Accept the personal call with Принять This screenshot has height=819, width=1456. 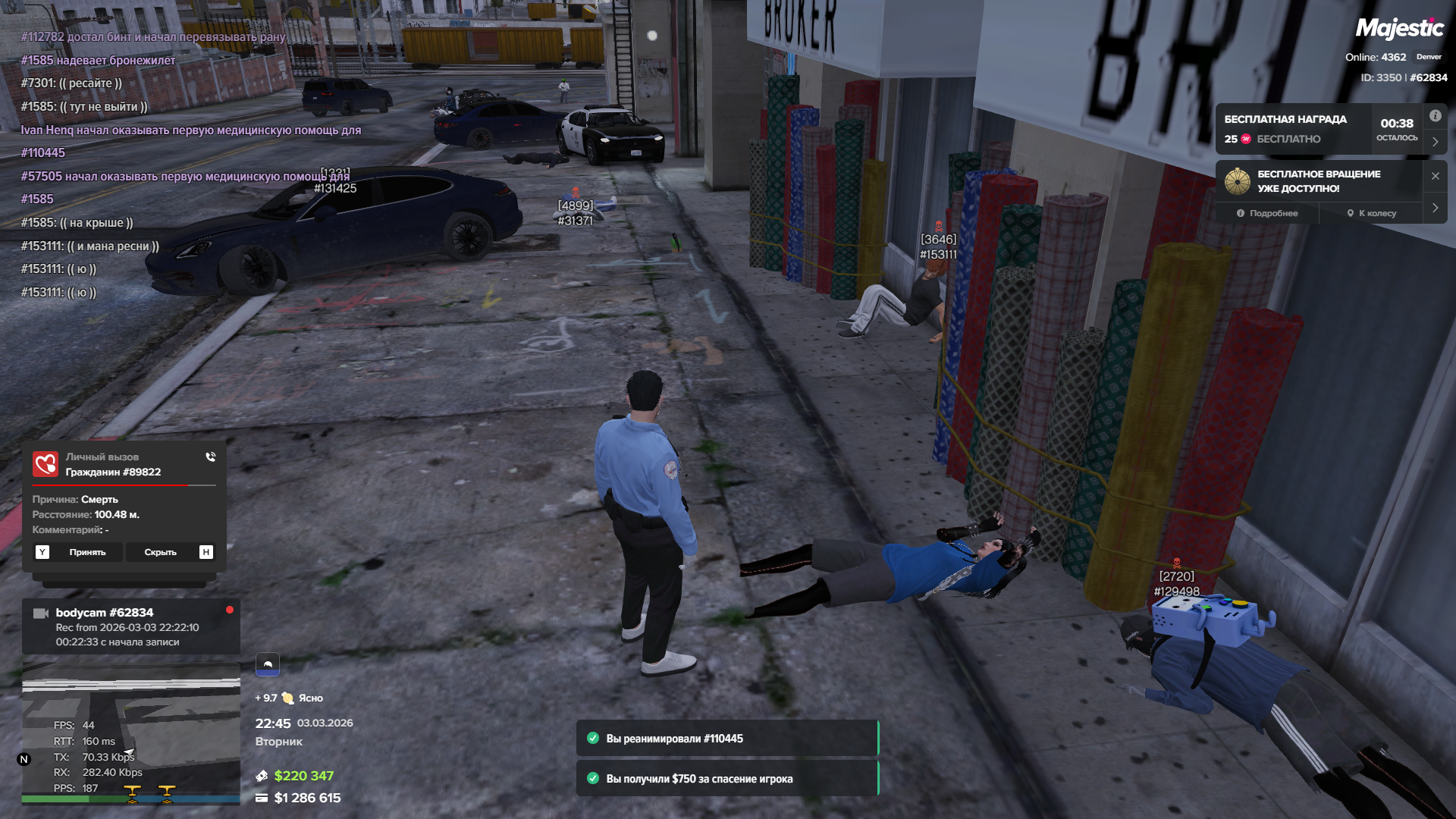pos(87,552)
